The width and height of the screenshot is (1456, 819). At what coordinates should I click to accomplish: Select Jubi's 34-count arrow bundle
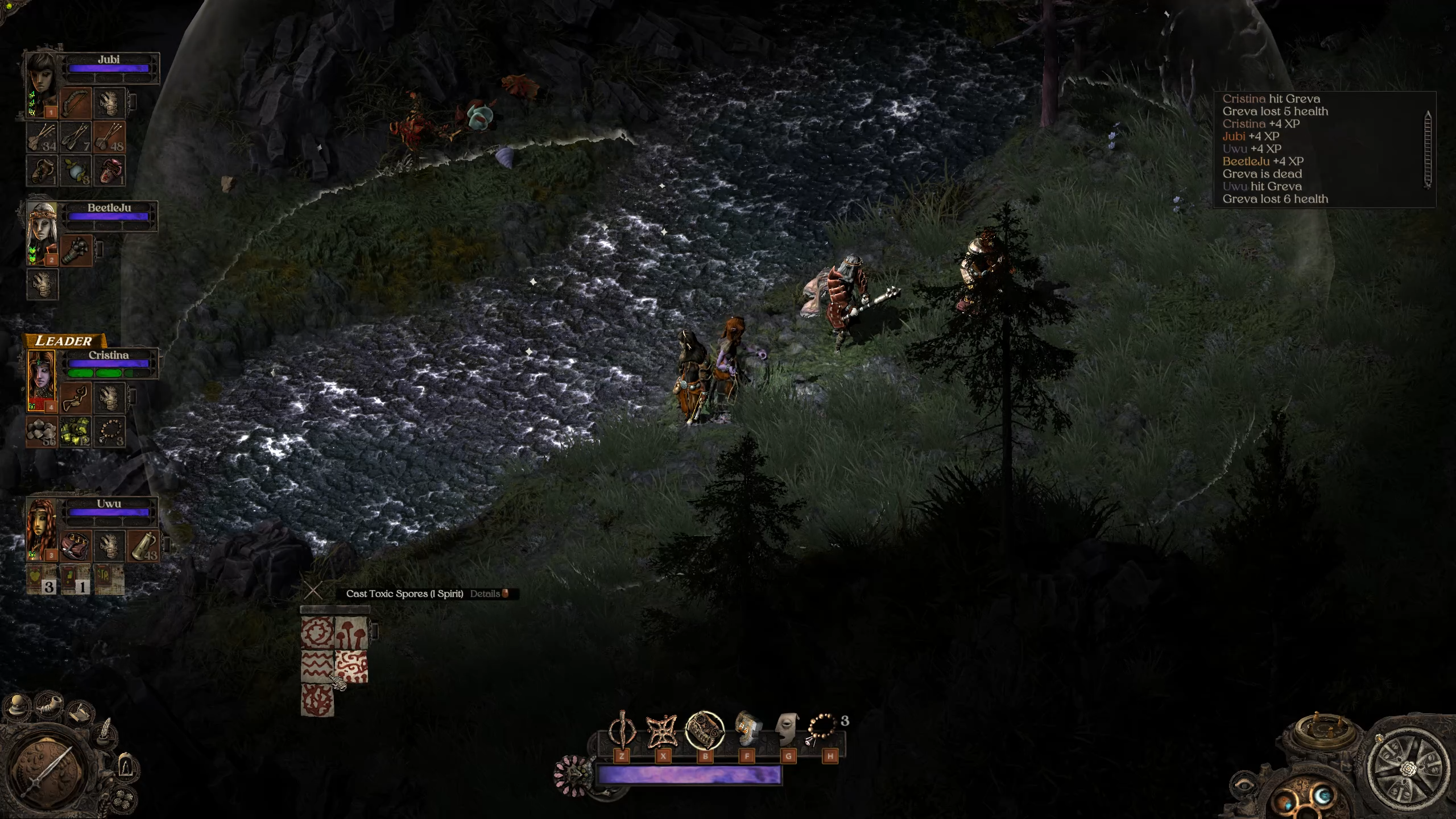click(42, 136)
